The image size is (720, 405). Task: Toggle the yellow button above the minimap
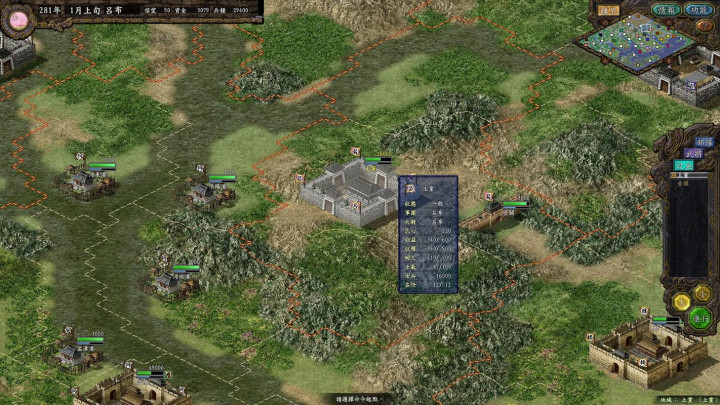coord(608,10)
